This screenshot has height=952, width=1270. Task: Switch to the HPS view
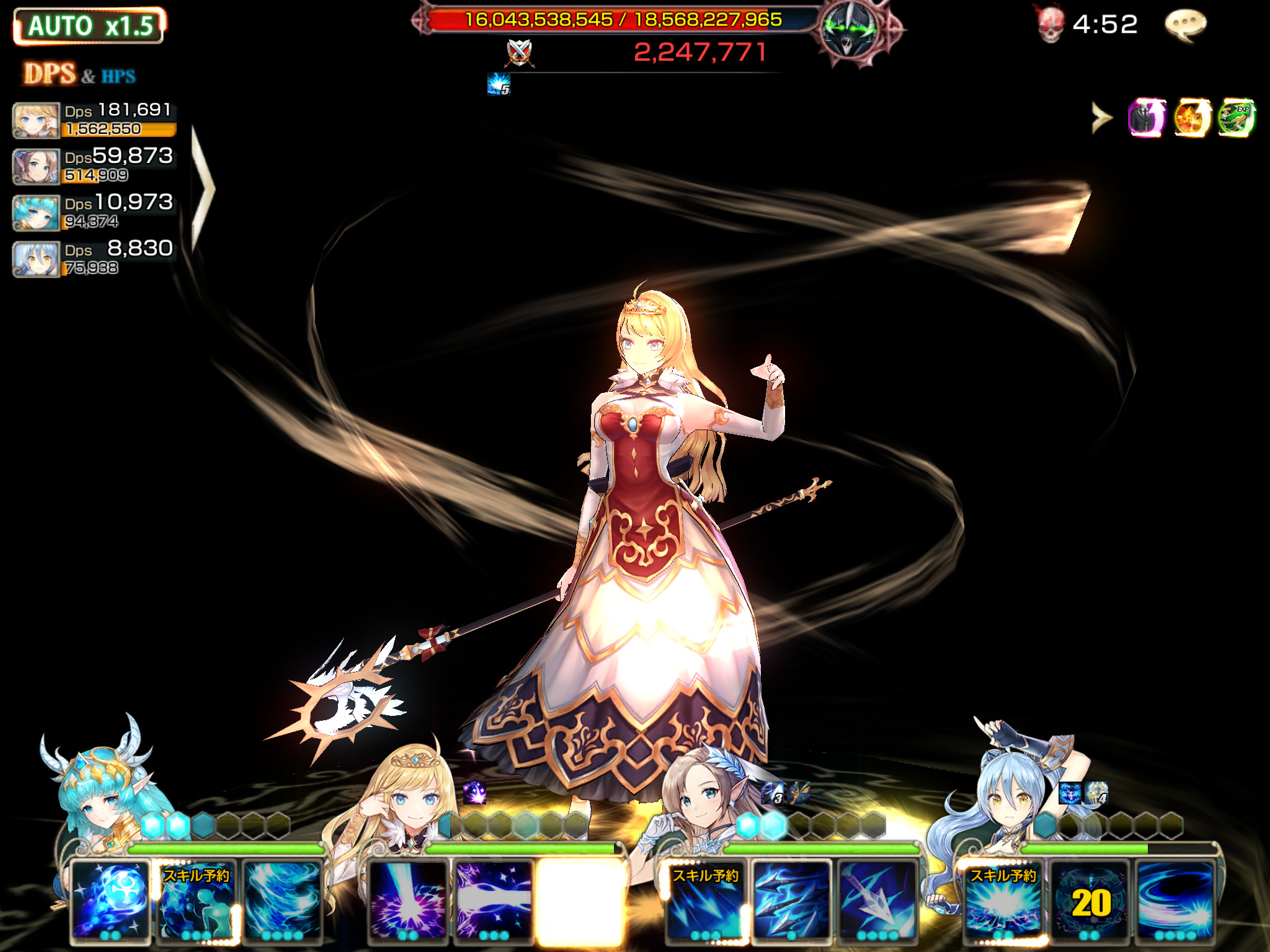[118, 76]
